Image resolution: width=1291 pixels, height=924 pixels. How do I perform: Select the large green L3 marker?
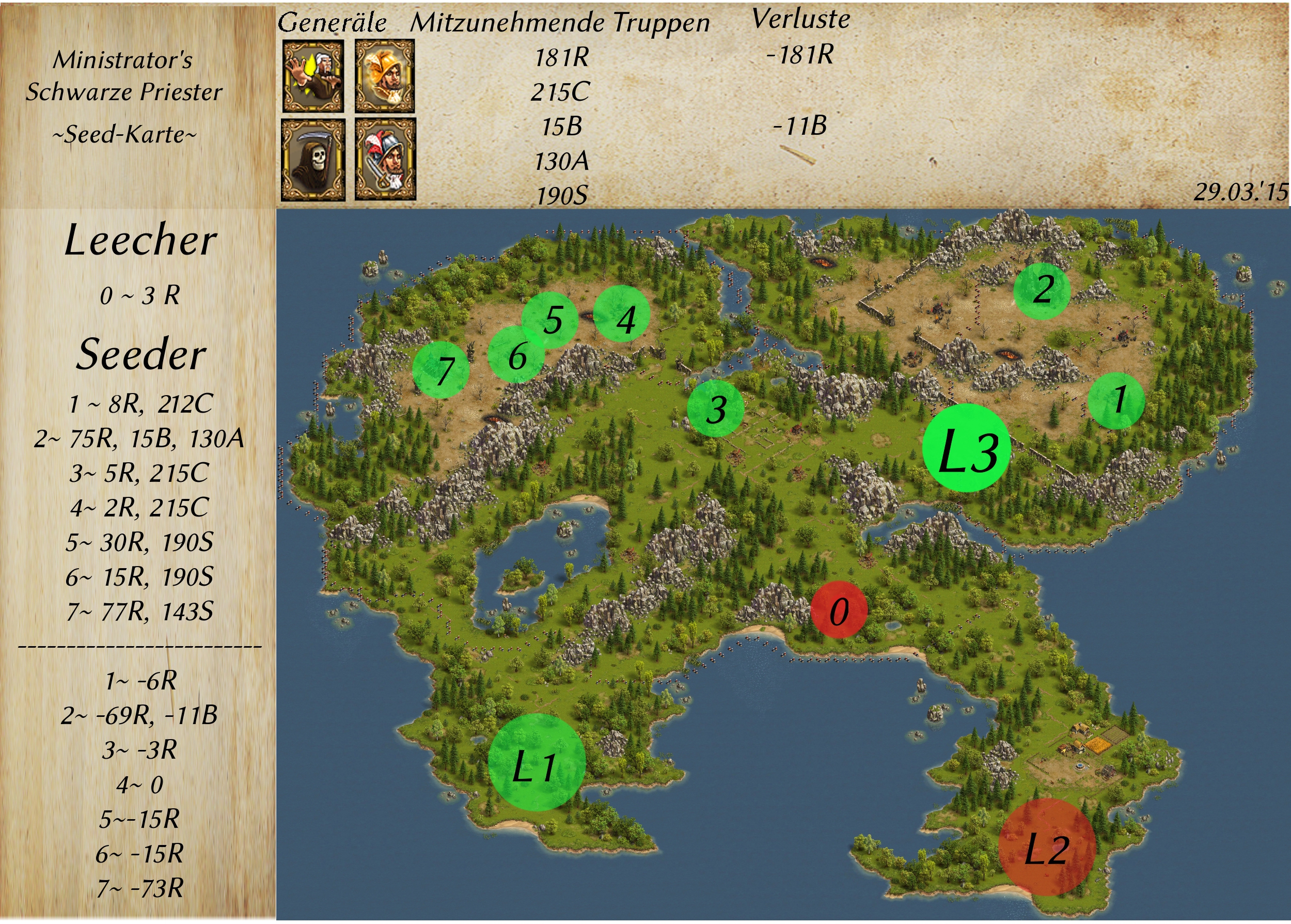(x=967, y=448)
